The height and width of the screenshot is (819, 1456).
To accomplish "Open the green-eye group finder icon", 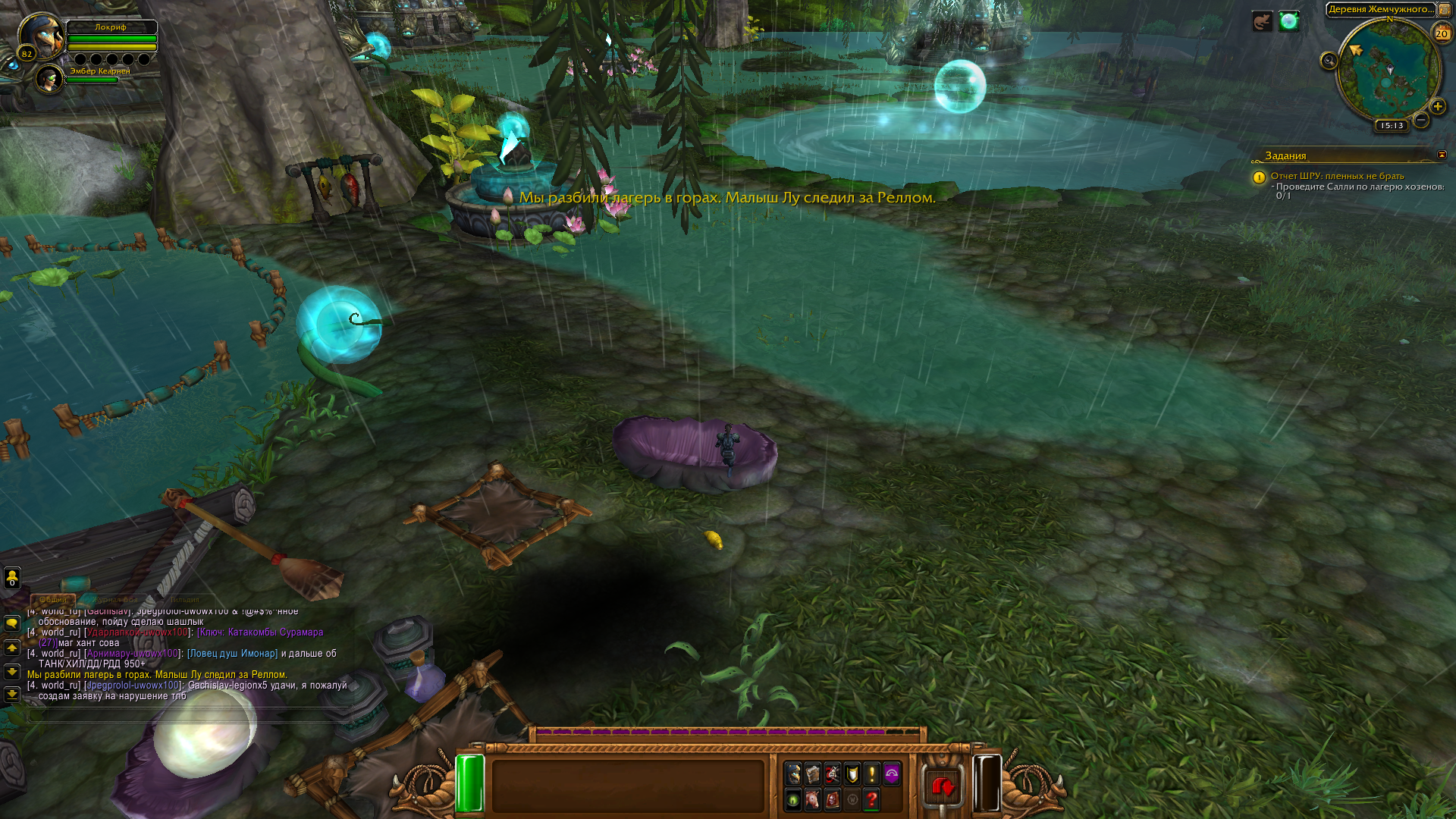I will pyautogui.click(x=793, y=799).
